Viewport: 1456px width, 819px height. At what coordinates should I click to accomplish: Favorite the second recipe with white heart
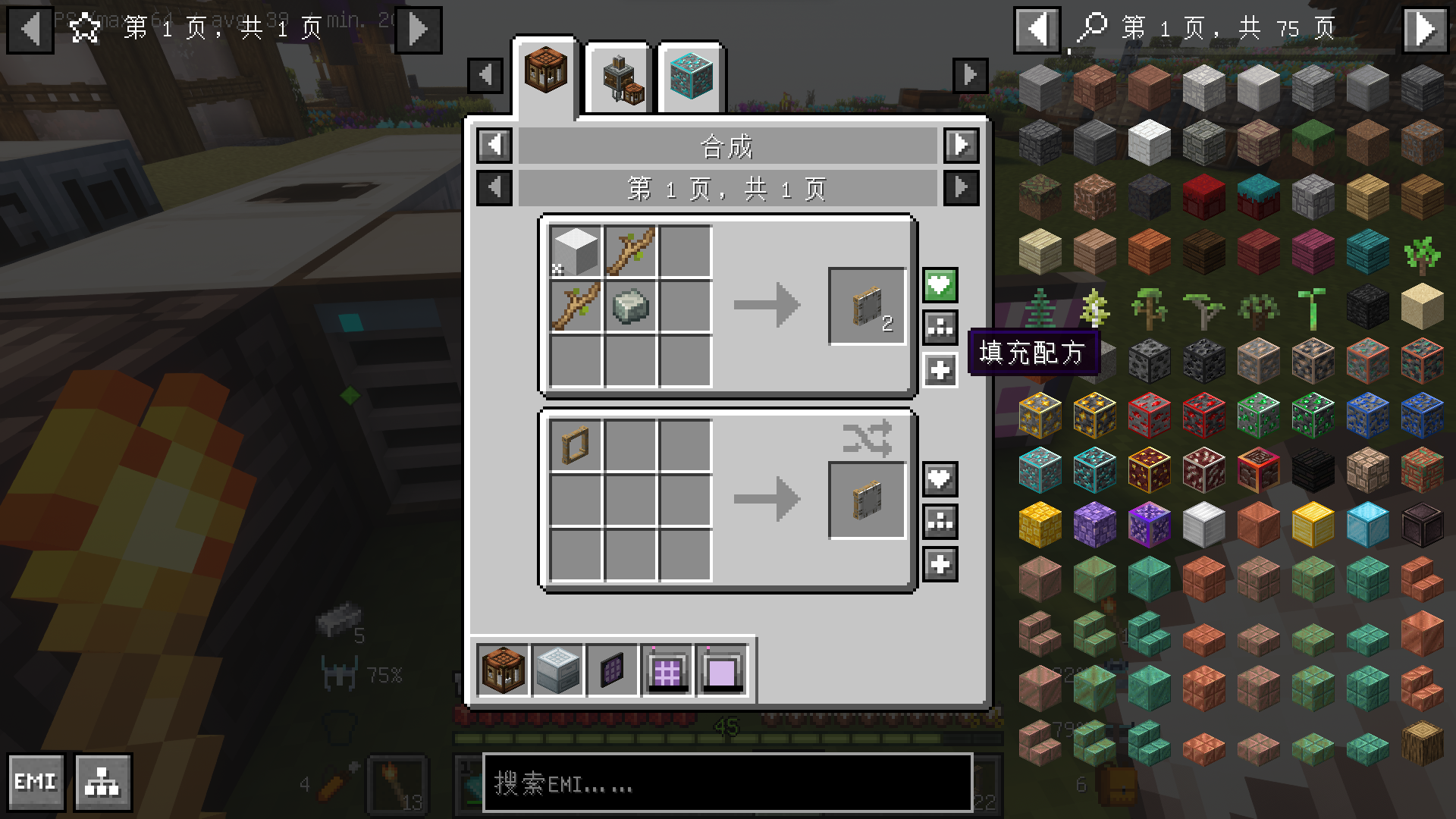[x=940, y=479]
